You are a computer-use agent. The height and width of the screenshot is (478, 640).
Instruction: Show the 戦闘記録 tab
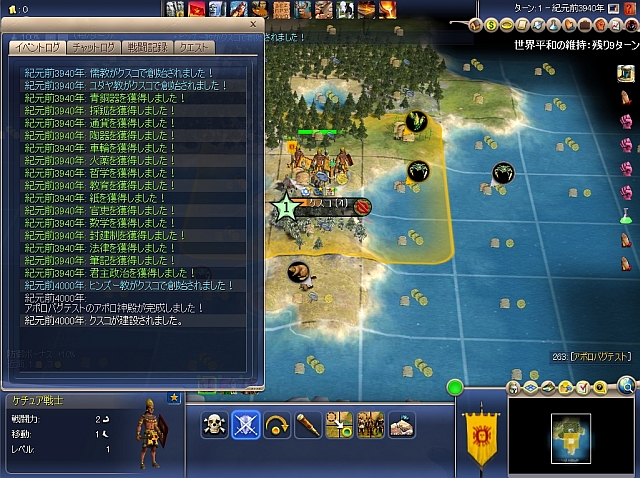[x=147, y=47]
